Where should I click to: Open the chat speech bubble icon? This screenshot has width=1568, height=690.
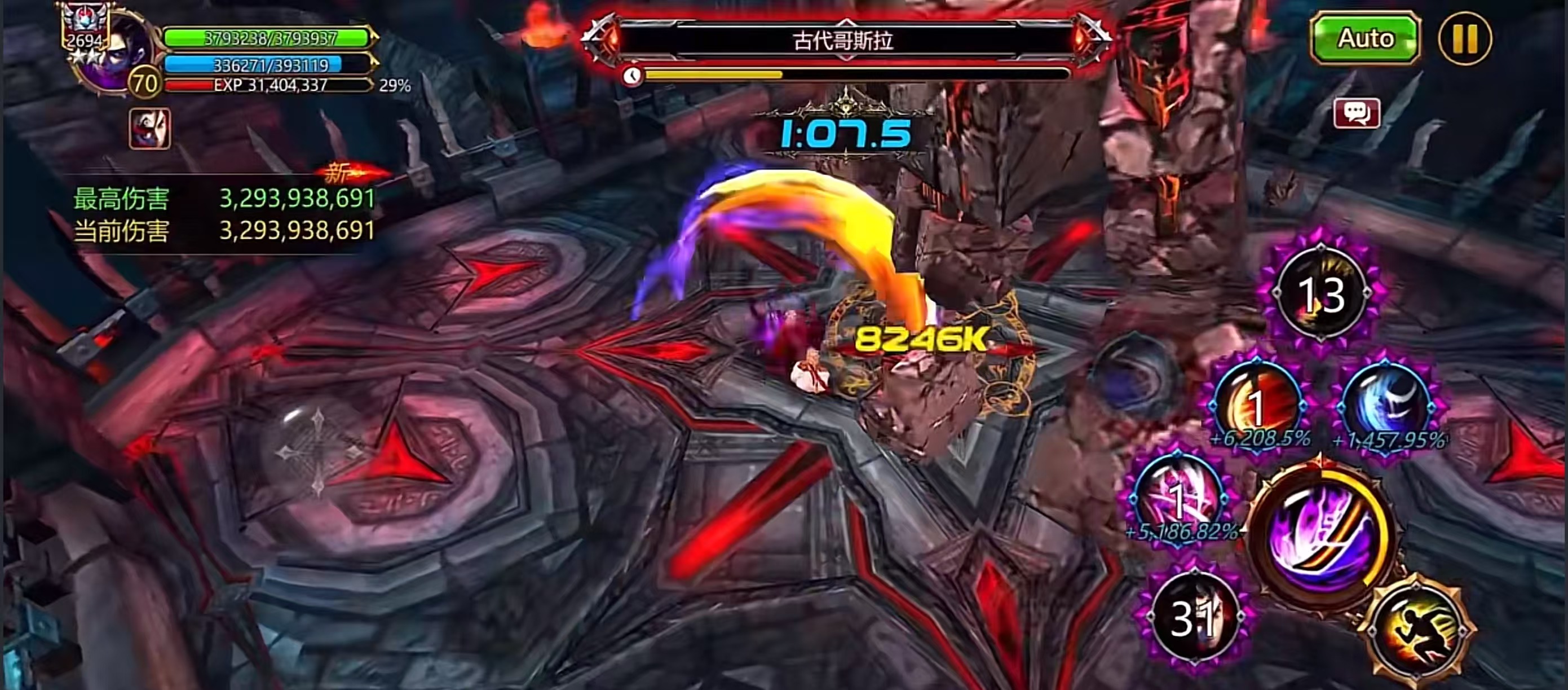coord(1356,113)
